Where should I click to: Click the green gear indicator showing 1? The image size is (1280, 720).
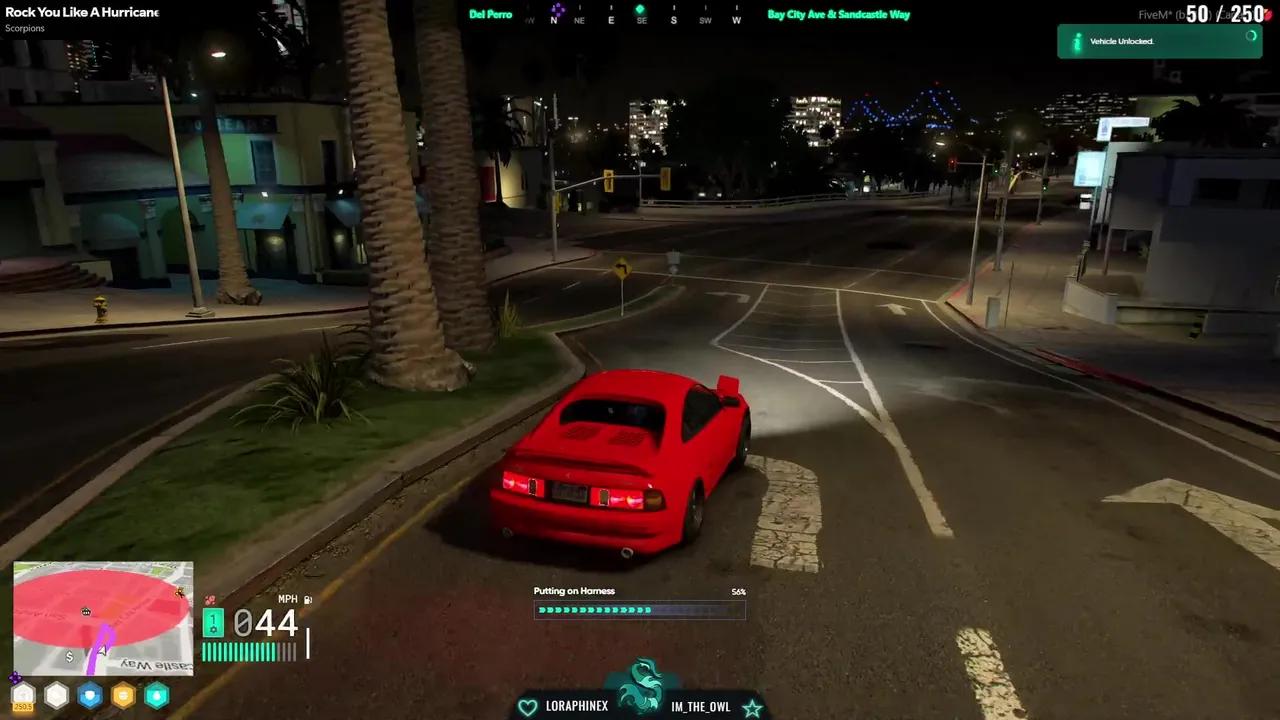pyautogui.click(x=213, y=623)
